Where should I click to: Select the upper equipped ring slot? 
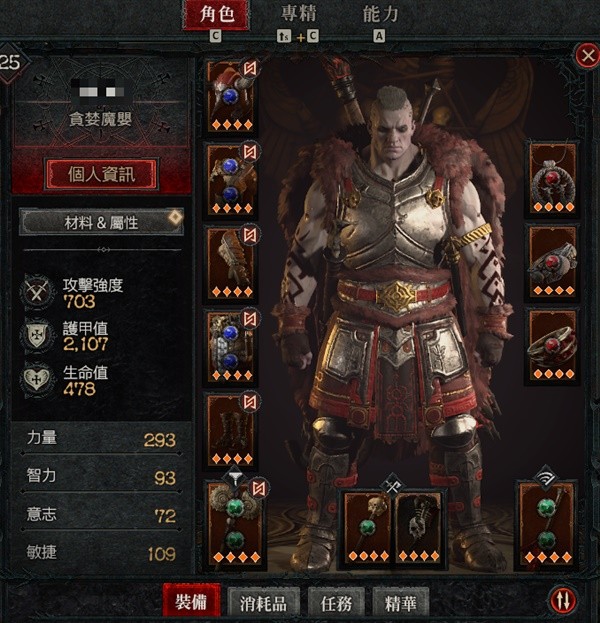(x=553, y=262)
